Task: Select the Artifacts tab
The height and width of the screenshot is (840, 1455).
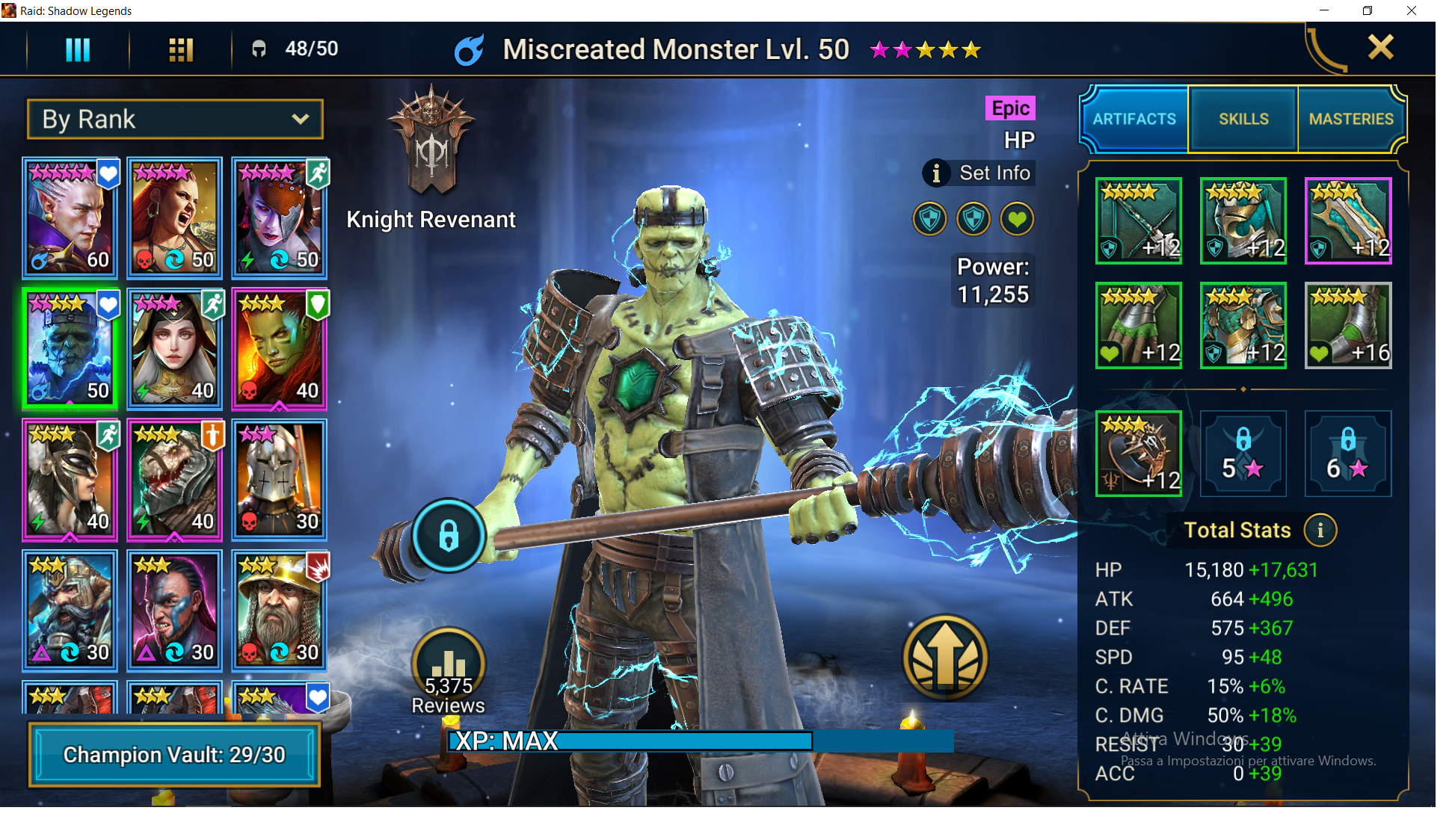Action: coord(1134,120)
